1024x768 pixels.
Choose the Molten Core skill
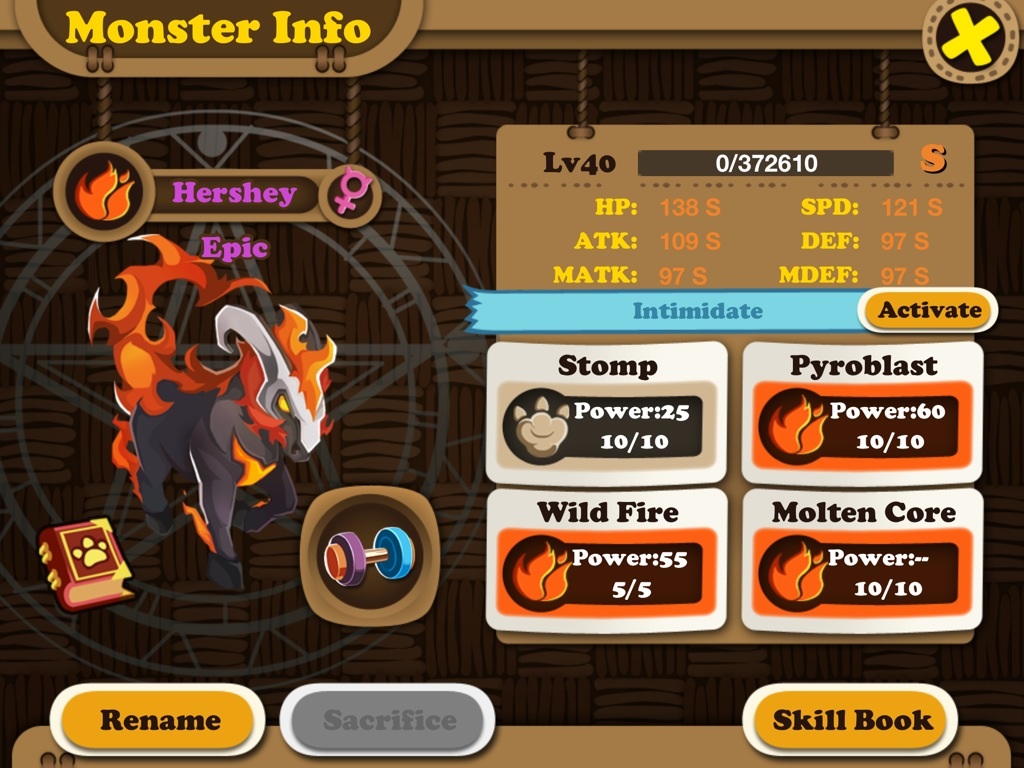pos(862,560)
